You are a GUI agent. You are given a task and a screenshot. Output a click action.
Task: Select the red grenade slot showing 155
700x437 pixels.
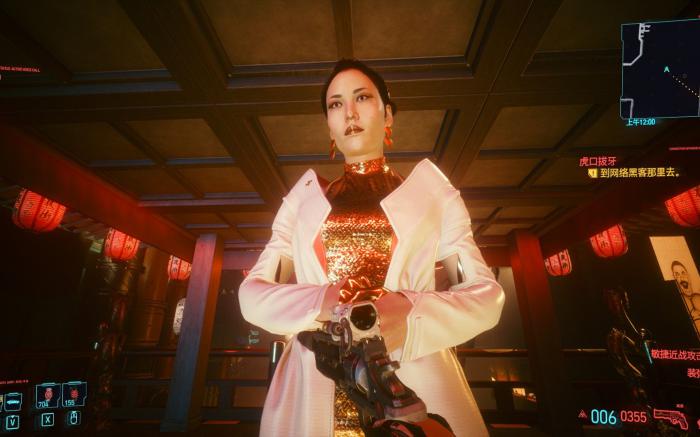[x=73, y=395]
